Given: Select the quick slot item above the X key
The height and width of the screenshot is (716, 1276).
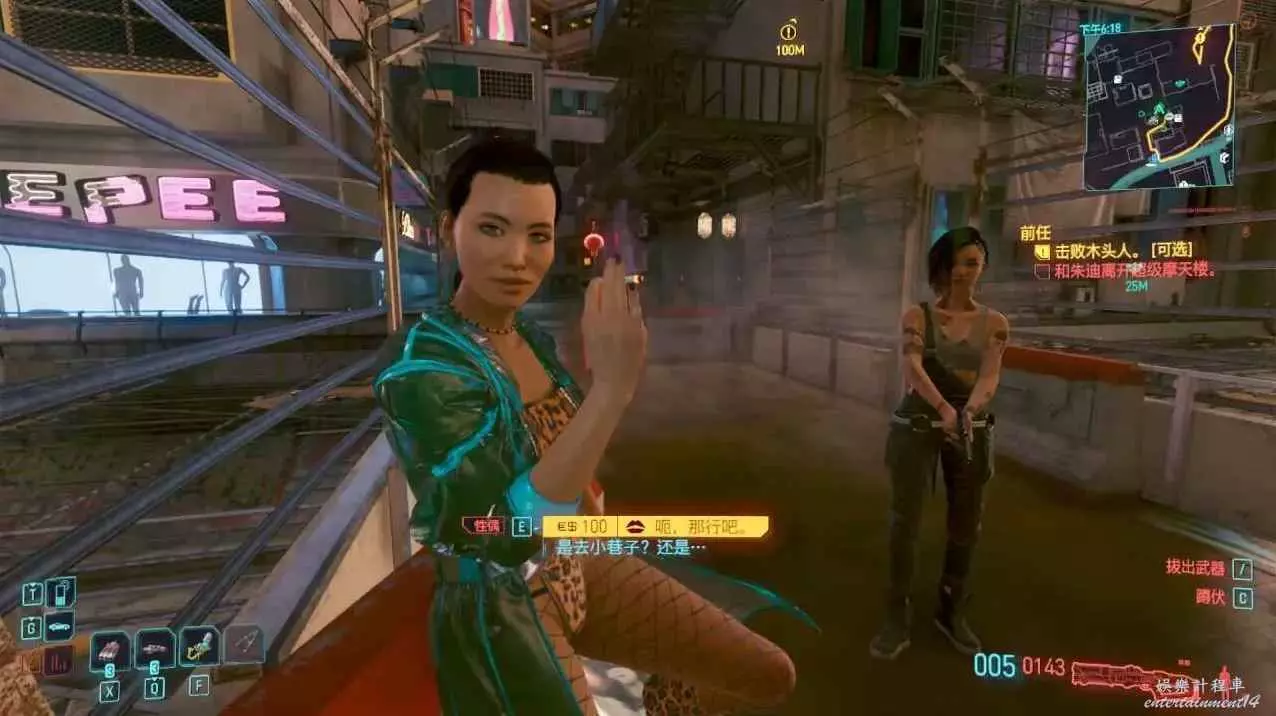Looking at the screenshot, I should (109, 650).
